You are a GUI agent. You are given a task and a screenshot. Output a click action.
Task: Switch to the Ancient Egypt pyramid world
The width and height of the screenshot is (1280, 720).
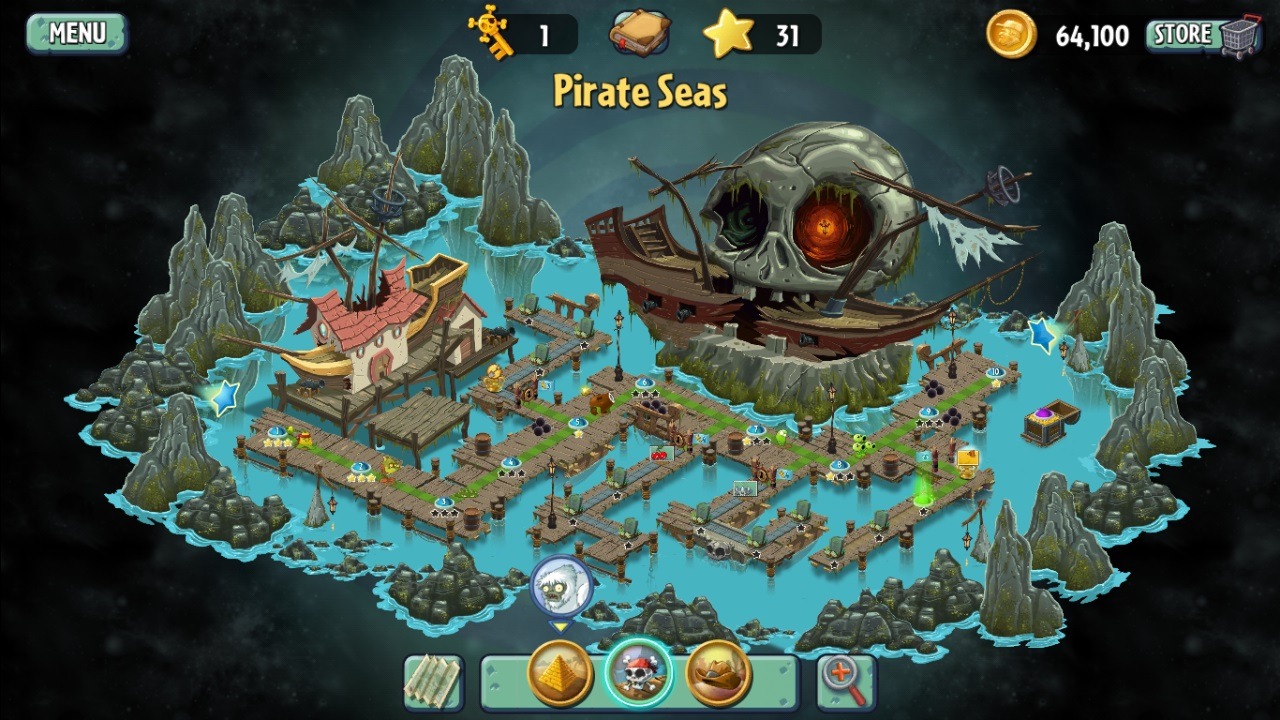560,674
